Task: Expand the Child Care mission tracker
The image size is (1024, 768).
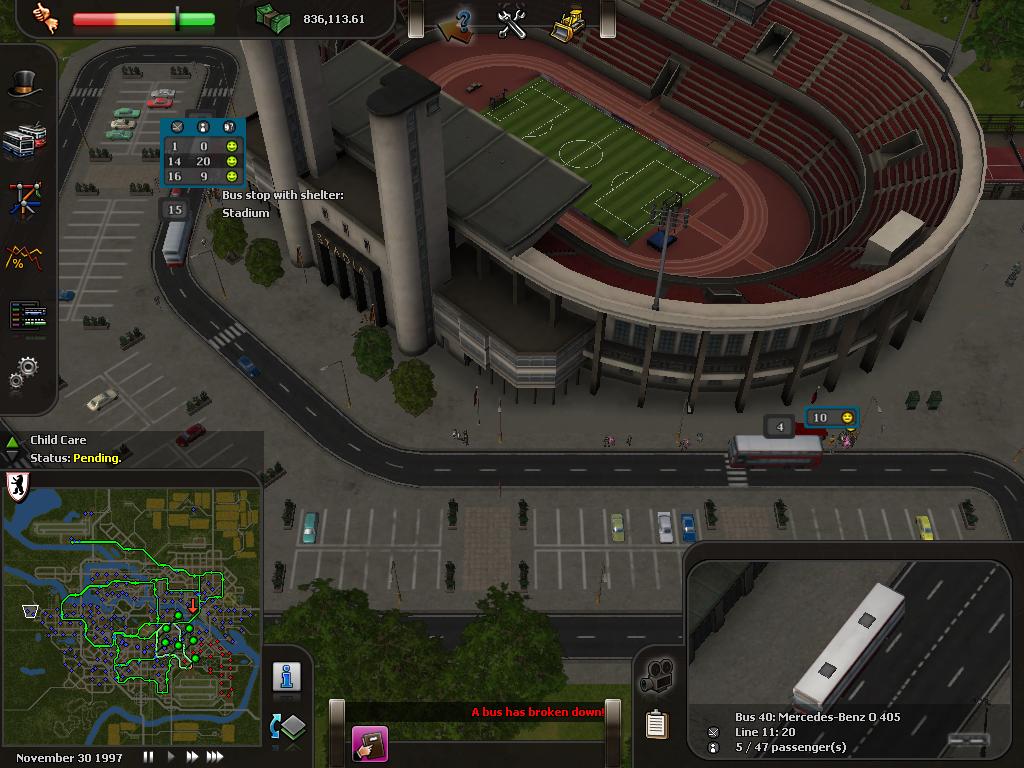Action: pyautogui.click(x=12, y=441)
